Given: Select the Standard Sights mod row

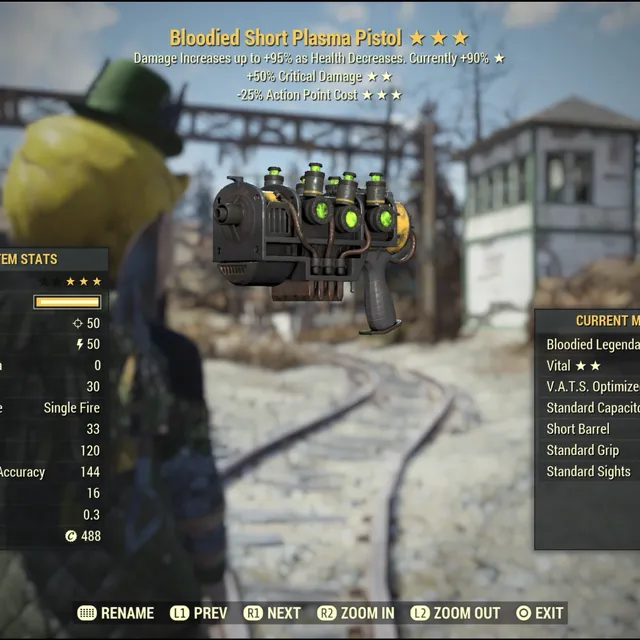Looking at the screenshot, I should click(589, 470).
